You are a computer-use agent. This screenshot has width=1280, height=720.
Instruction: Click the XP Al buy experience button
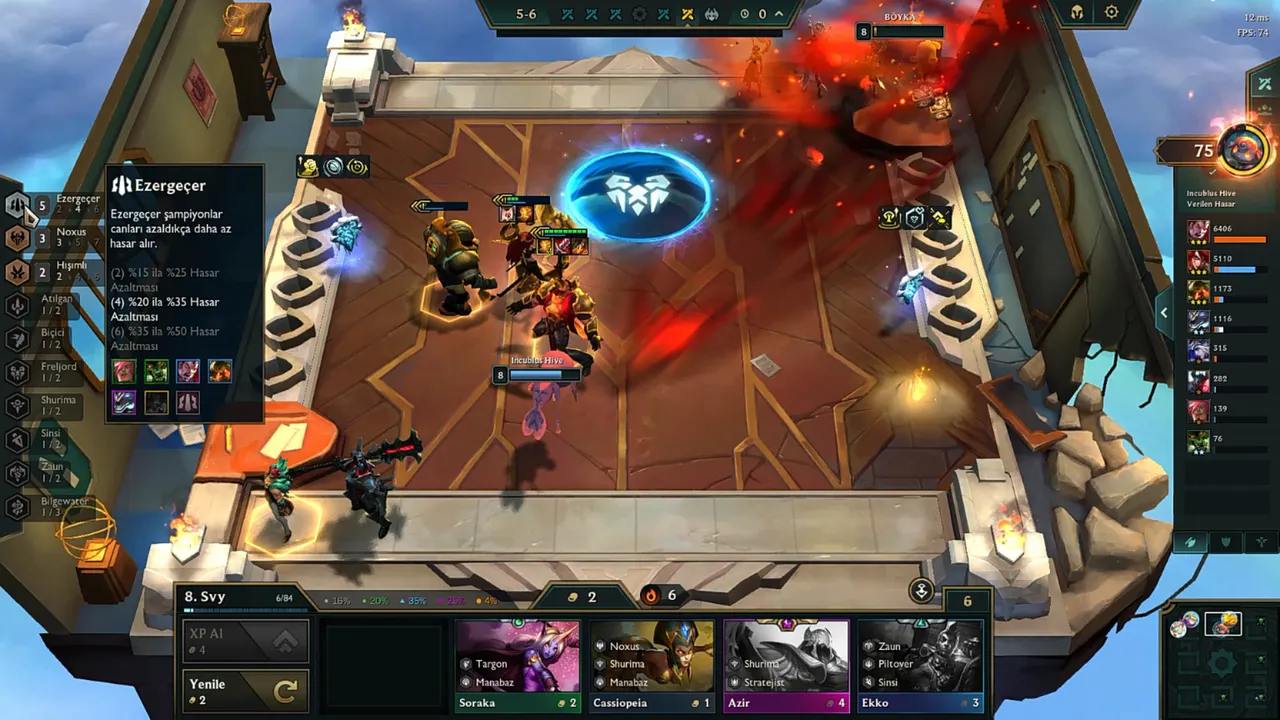coord(245,641)
